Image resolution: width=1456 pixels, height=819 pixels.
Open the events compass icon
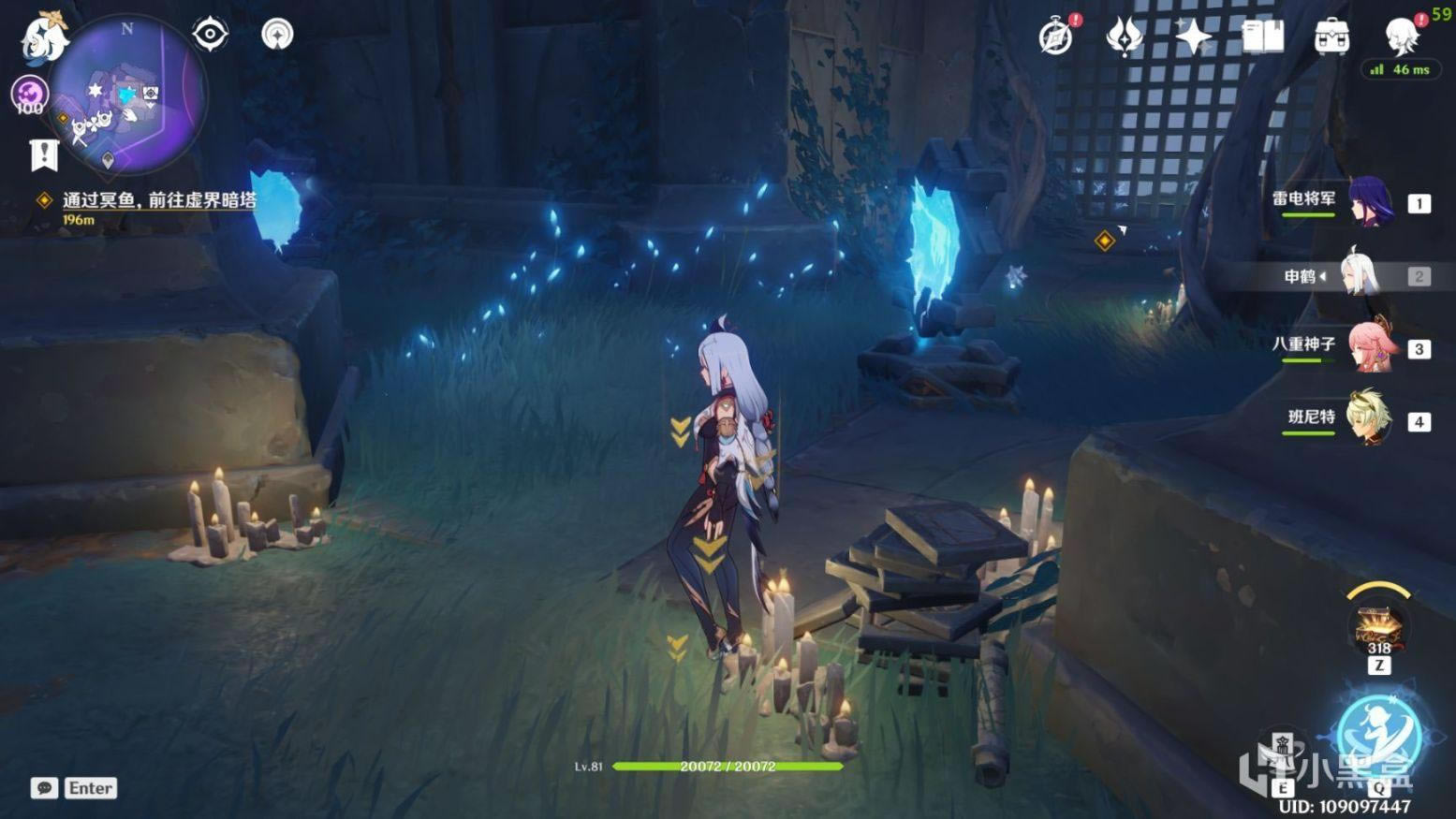tap(1057, 37)
